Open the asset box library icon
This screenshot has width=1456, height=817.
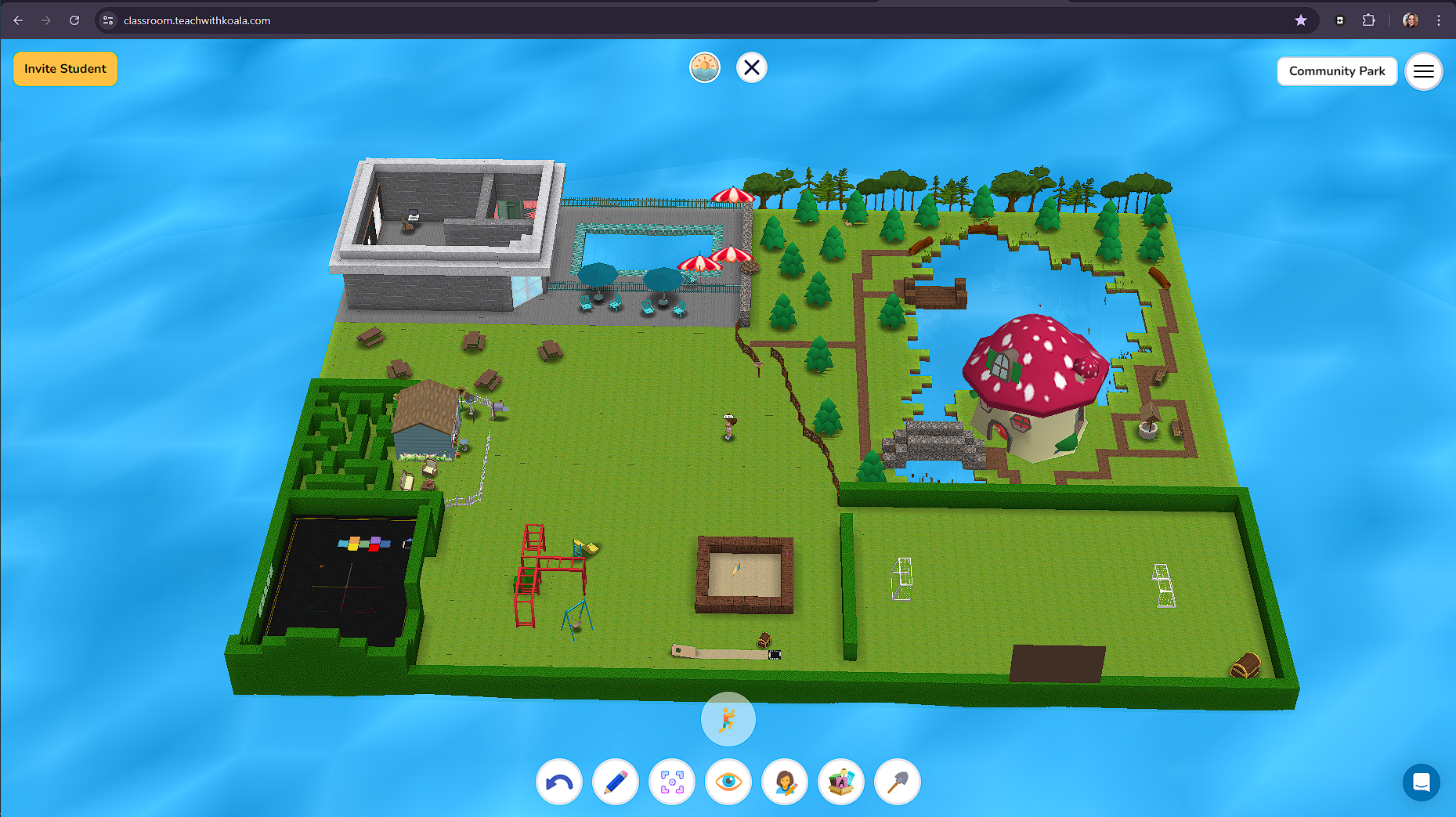coord(840,782)
